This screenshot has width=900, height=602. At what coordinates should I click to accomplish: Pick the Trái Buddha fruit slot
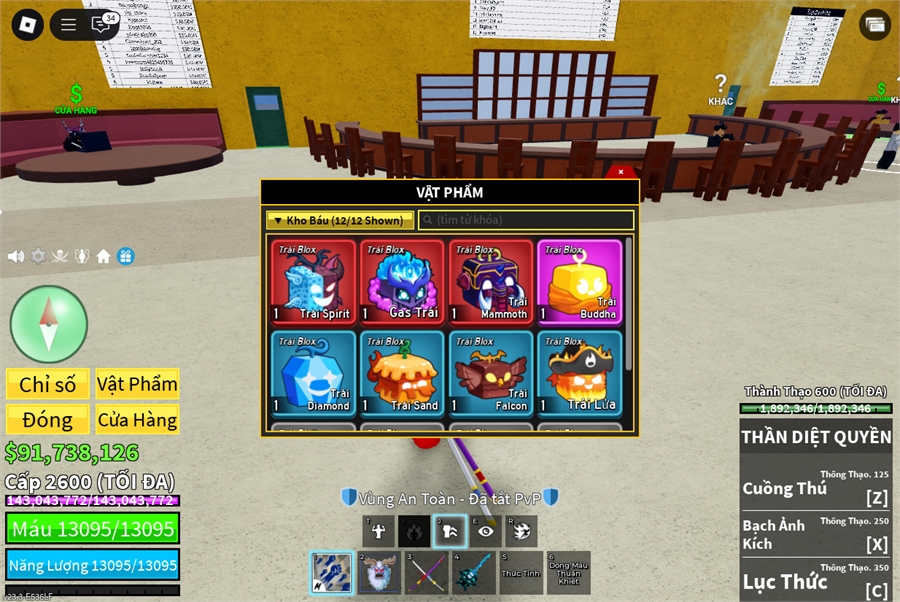[x=579, y=283]
